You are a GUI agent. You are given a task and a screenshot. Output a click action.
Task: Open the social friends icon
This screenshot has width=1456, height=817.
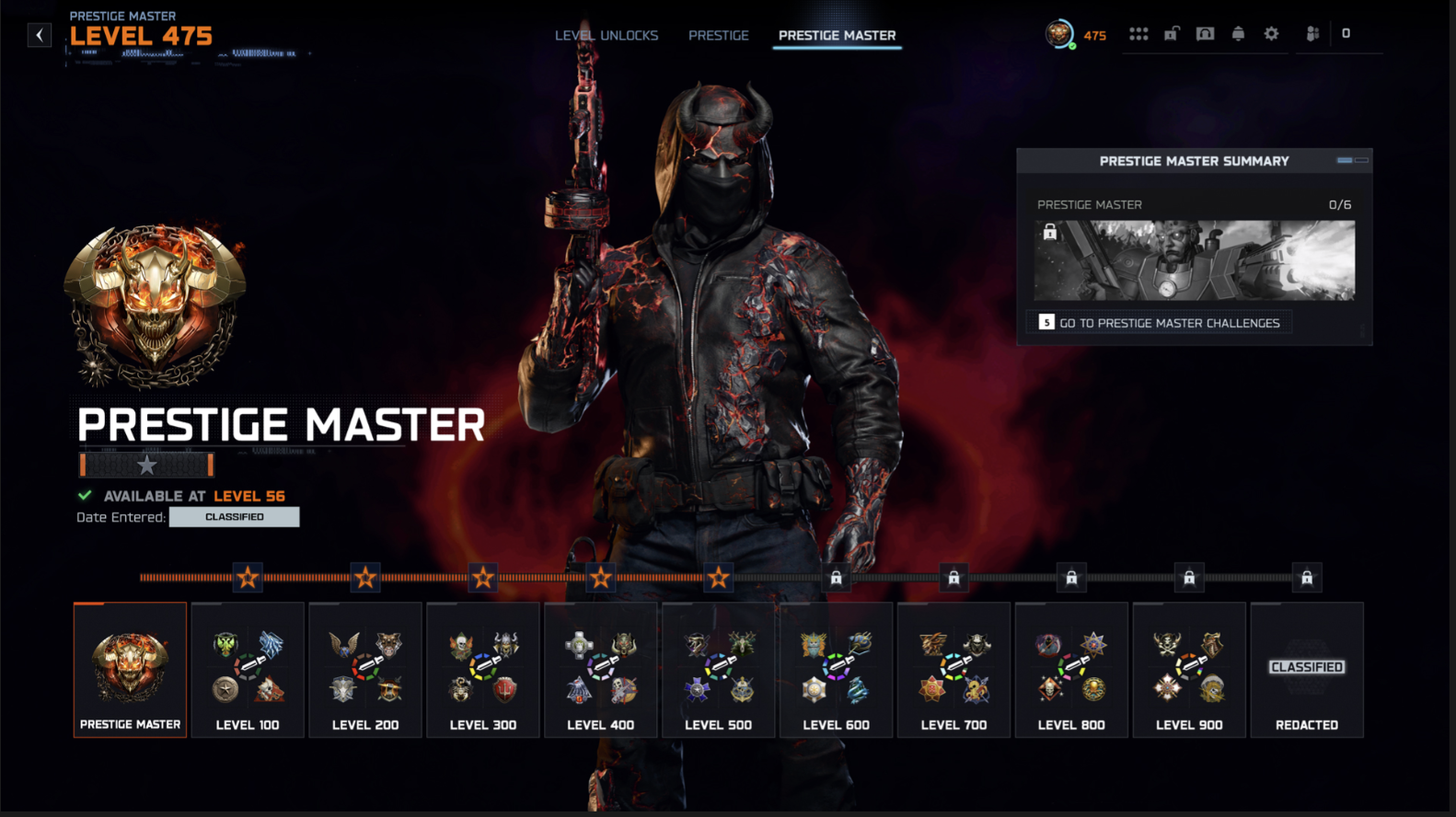tap(1312, 34)
